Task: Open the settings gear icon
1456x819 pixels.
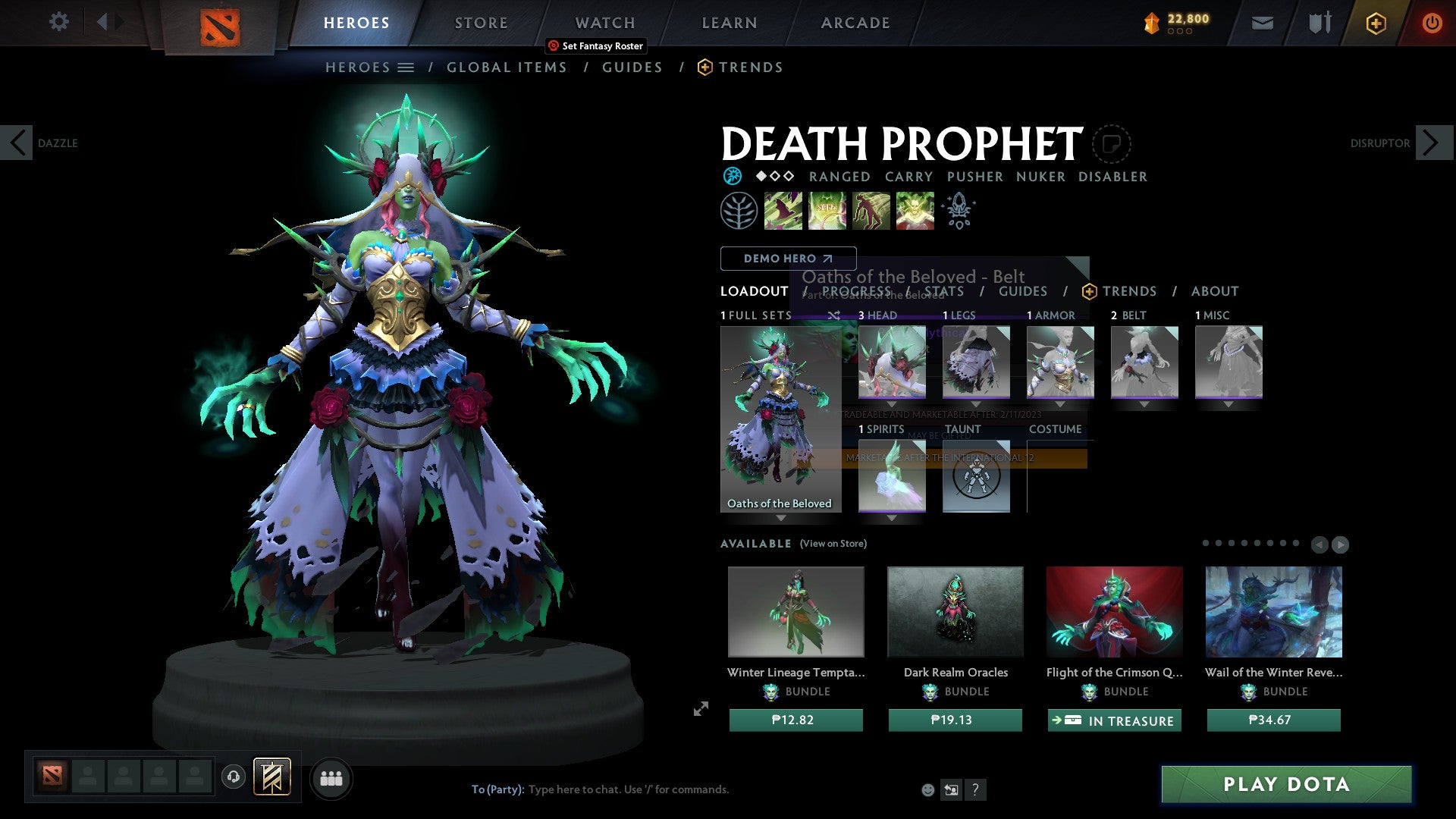Action: 58,22
